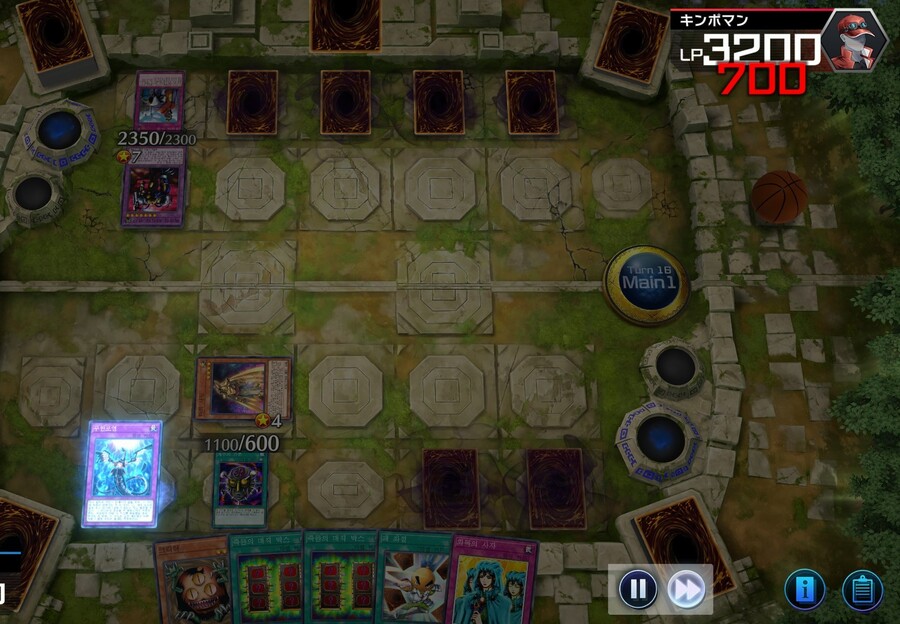Choose the pink trap card with blue-haired figure
Viewport: 900px width, 624px height.
pos(495,580)
